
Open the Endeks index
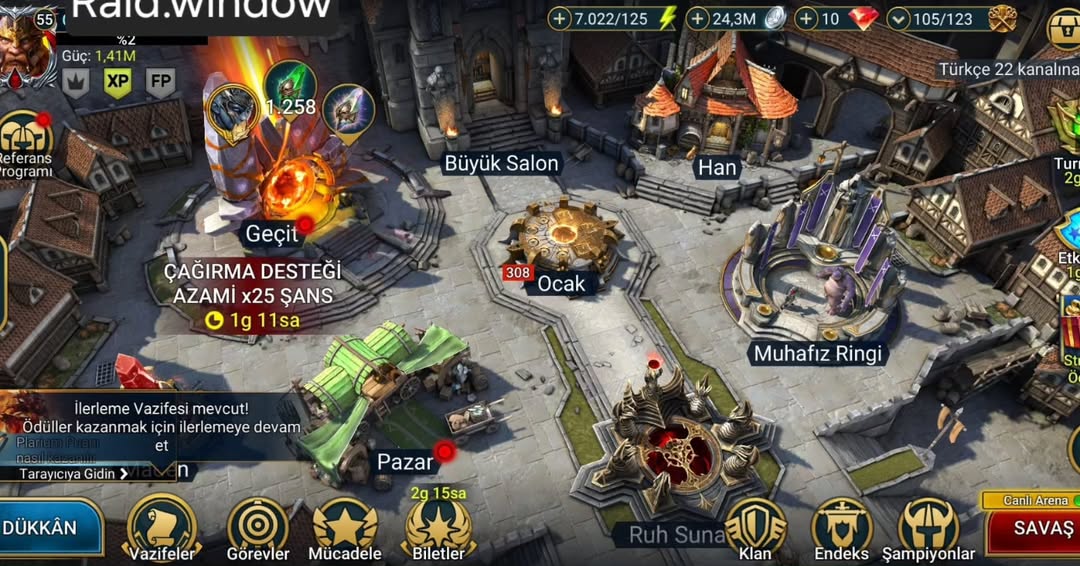point(841,526)
